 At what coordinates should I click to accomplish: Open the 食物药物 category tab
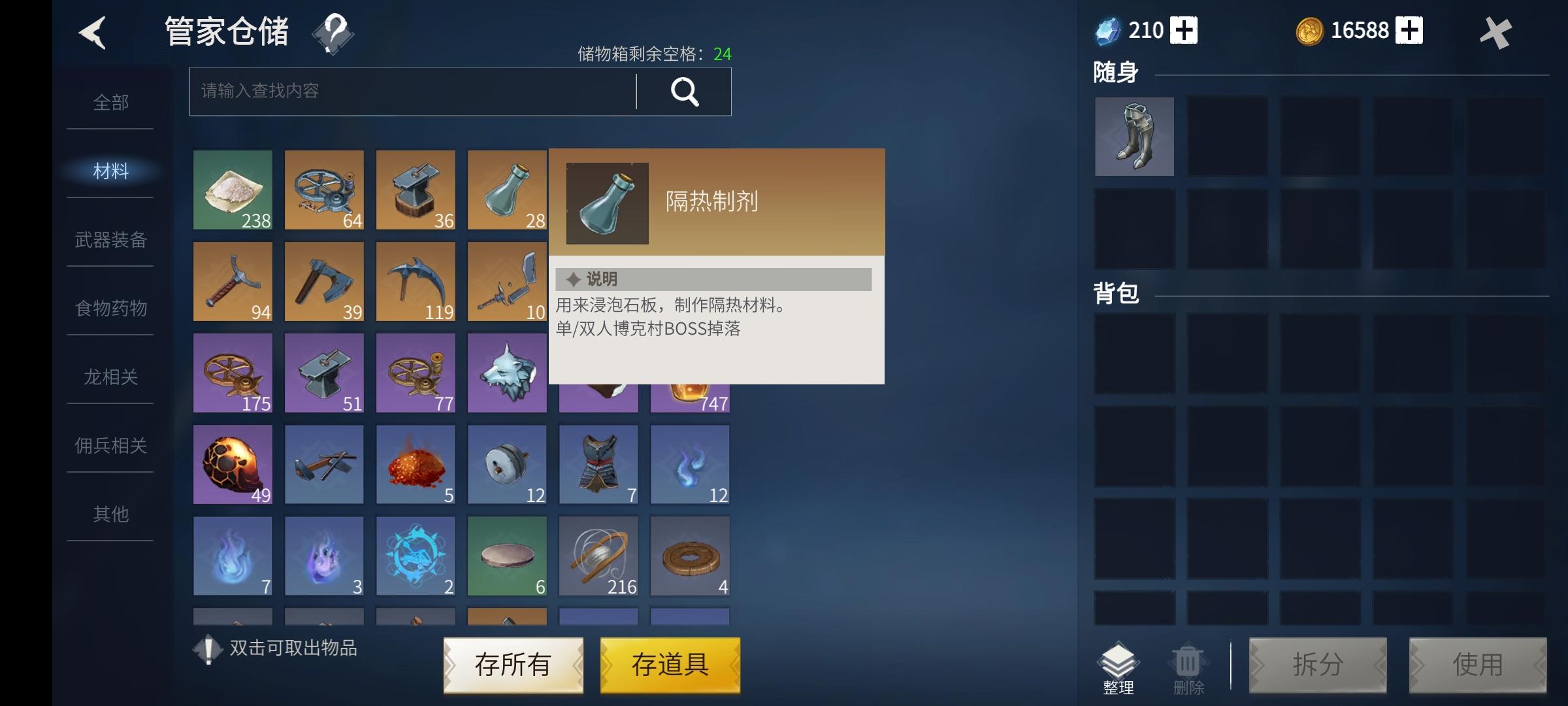[x=110, y=308]
